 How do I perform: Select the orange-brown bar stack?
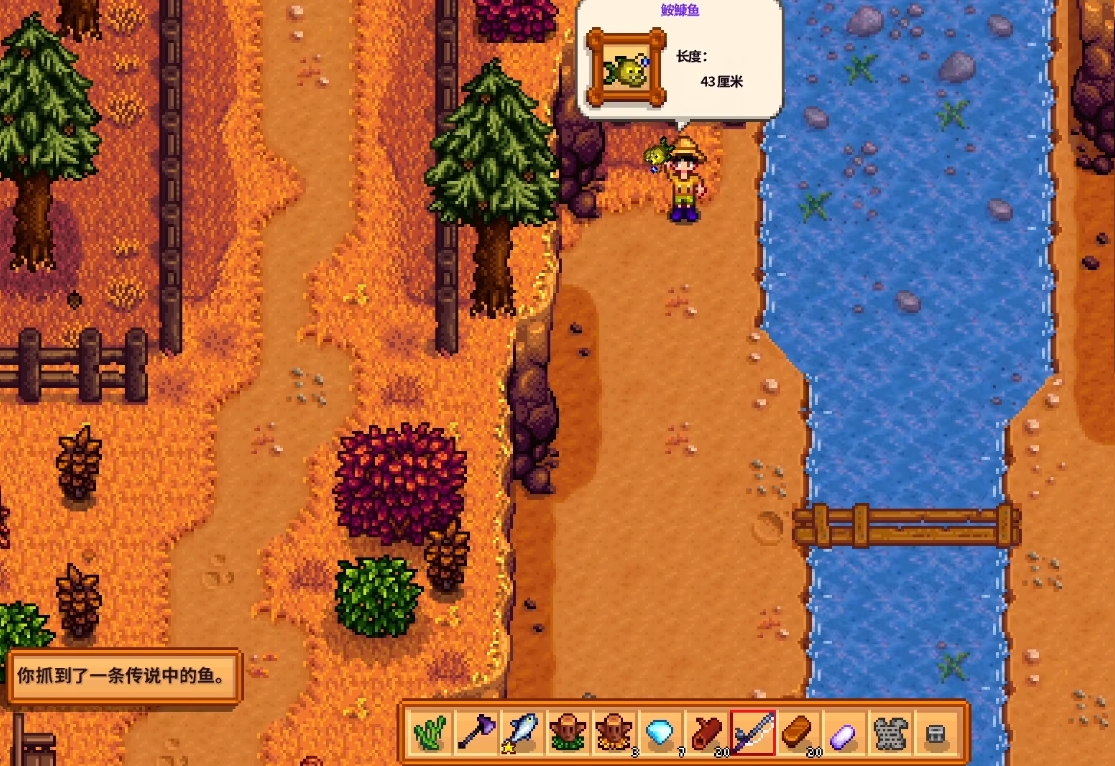tap(798, 733)
